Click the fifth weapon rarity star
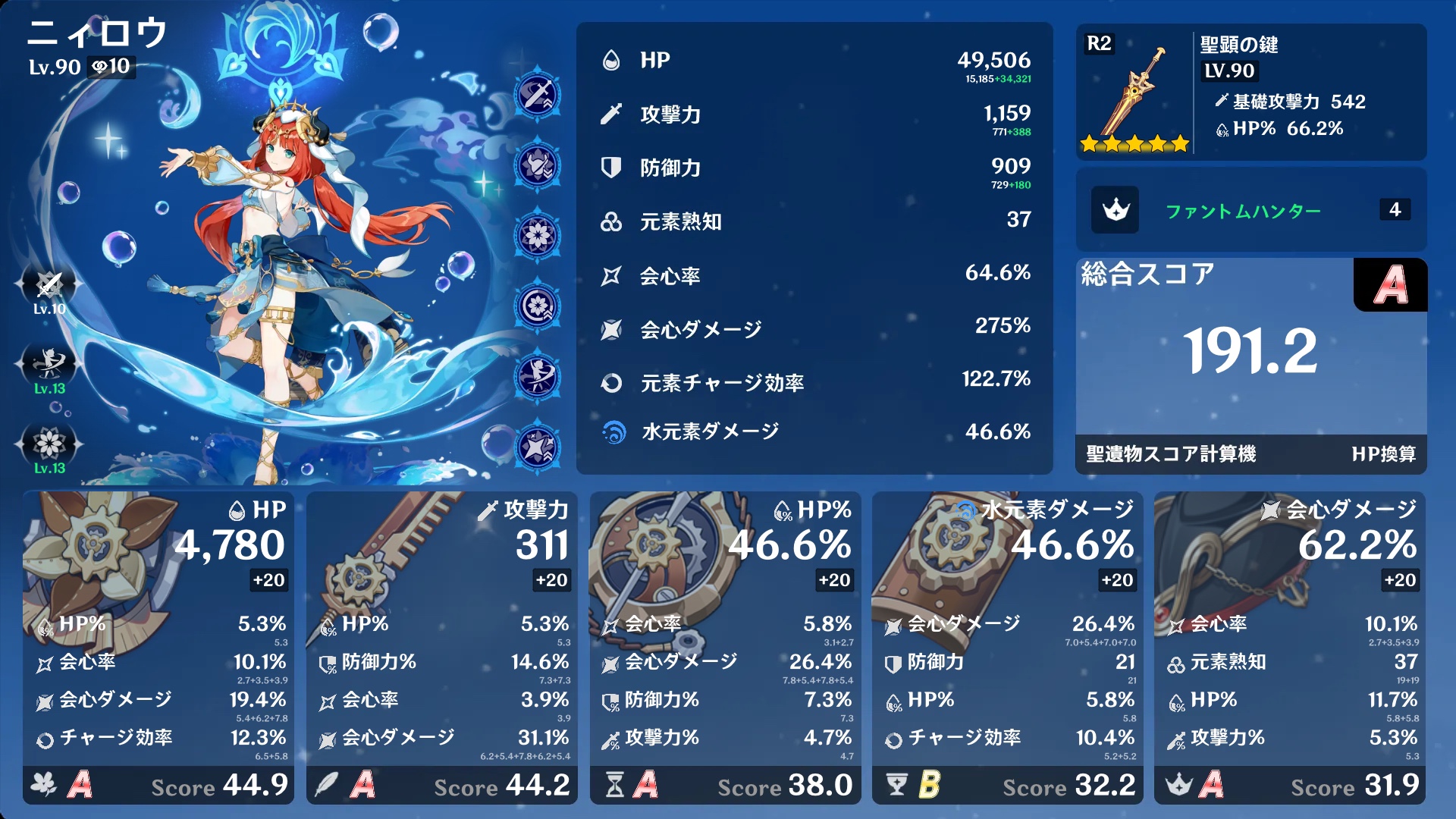 pyautogui.click(x=1179, y=142)
